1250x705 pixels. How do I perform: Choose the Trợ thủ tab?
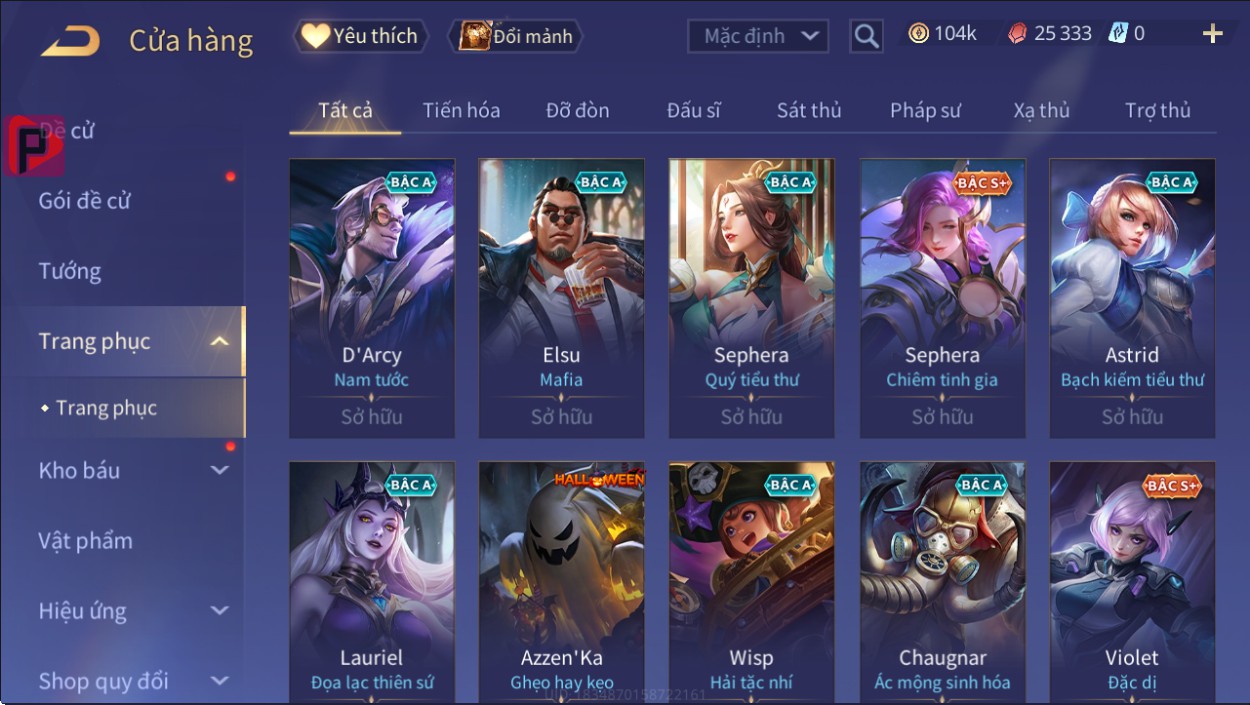pyautogui.click(x=1157, y=111)
